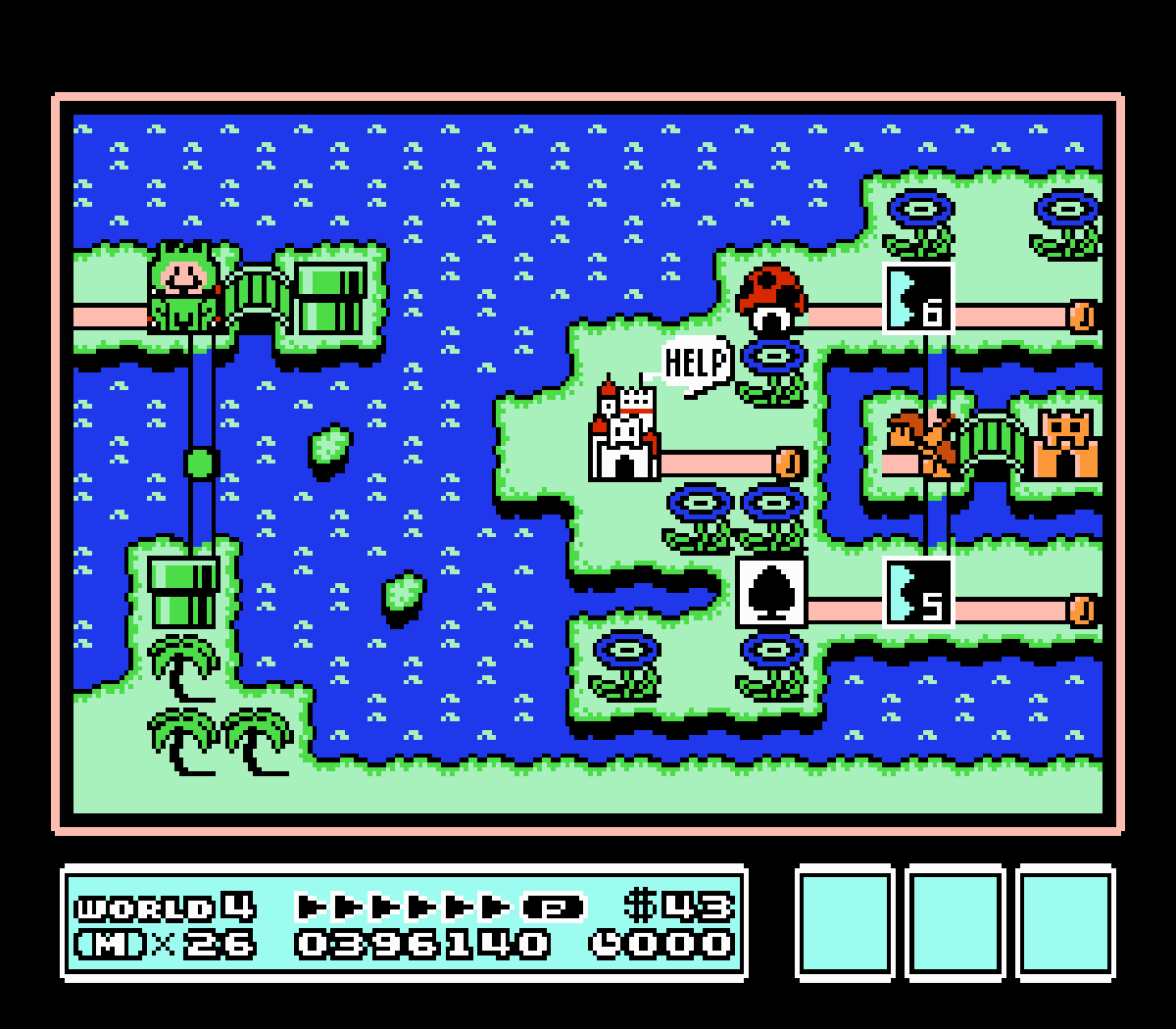Select the level 5 panel
Image resolution: width=1176 pixels, height=1029 pixels.
918,593
